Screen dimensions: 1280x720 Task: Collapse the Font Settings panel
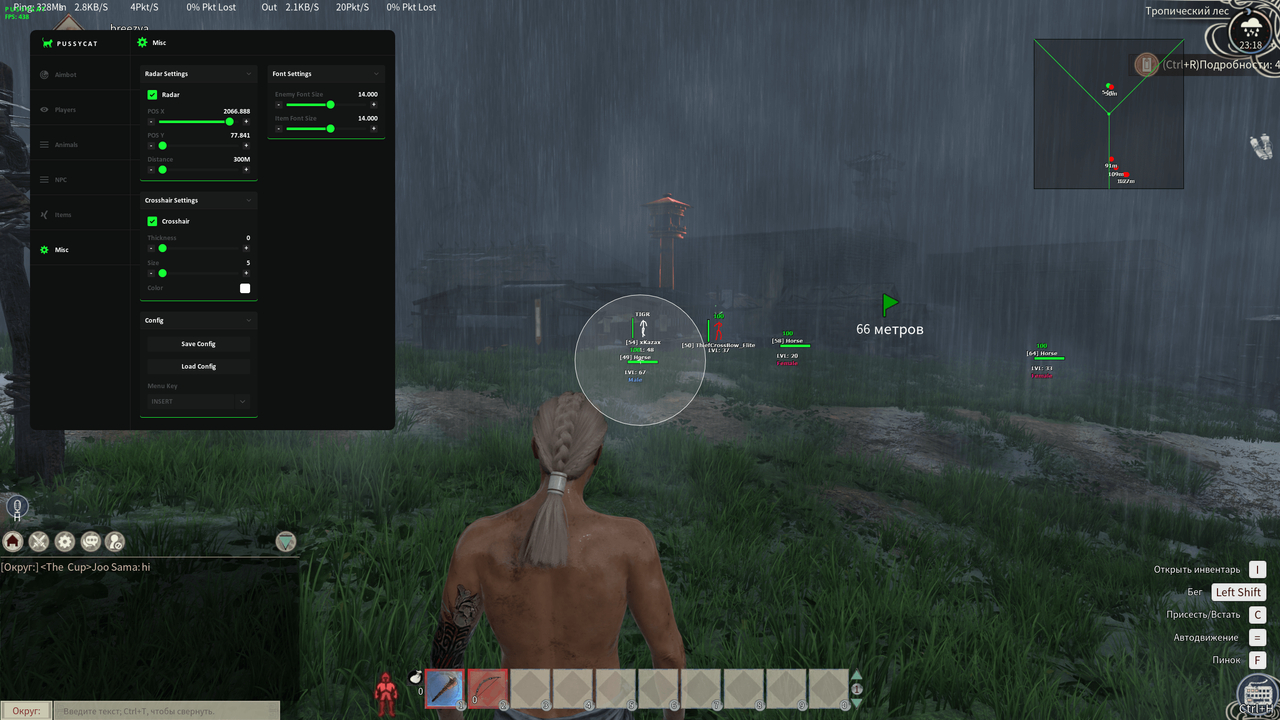coord(325,73)
